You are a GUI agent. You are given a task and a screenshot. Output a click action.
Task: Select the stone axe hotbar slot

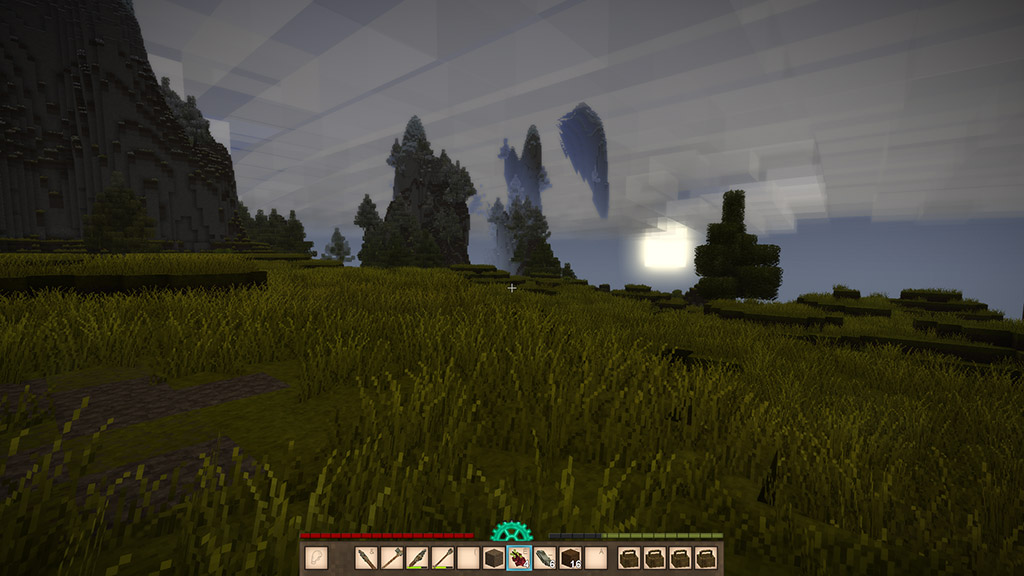[392, 558]
